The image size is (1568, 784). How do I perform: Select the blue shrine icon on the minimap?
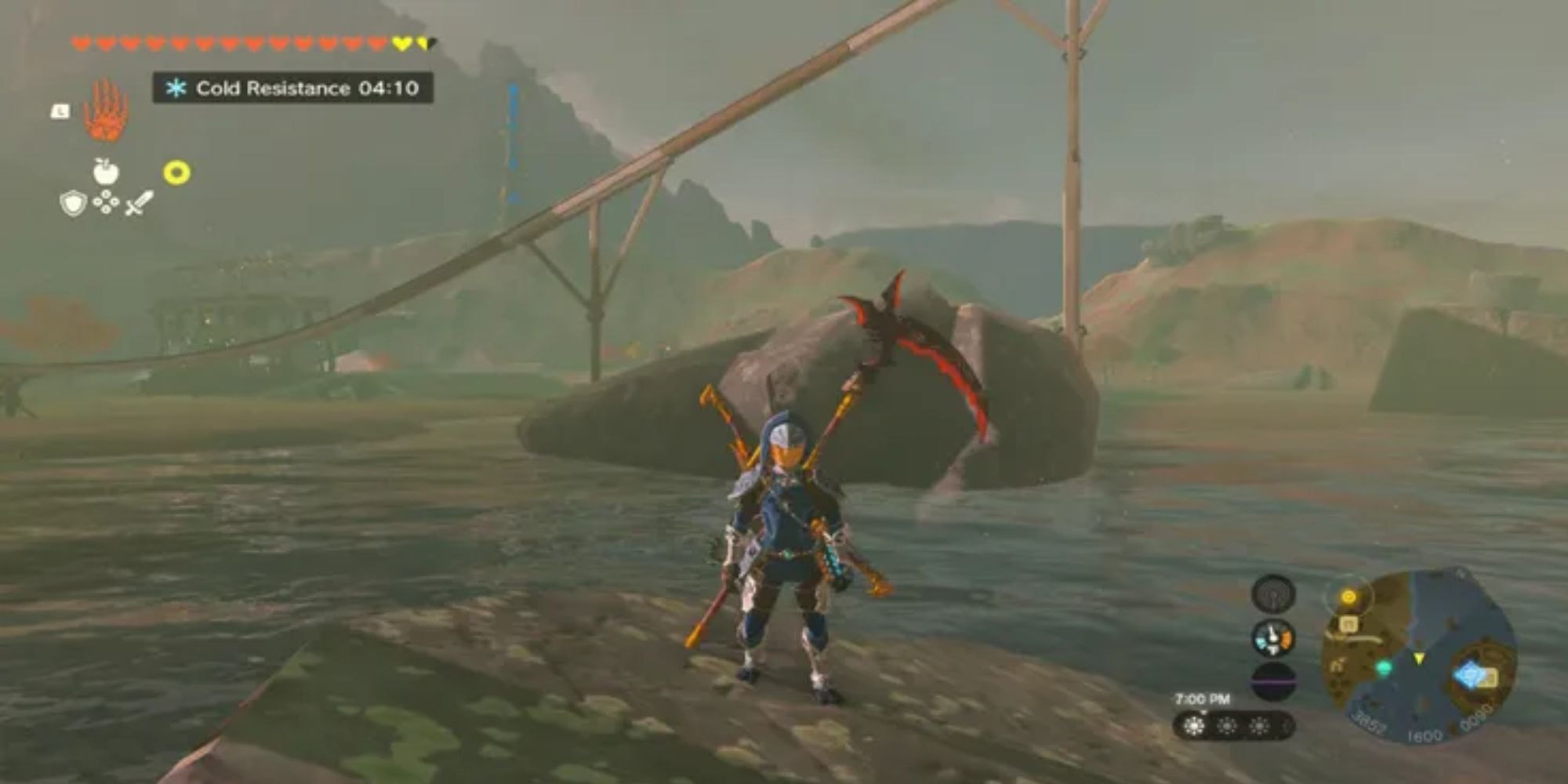(x=1470, y=674)
